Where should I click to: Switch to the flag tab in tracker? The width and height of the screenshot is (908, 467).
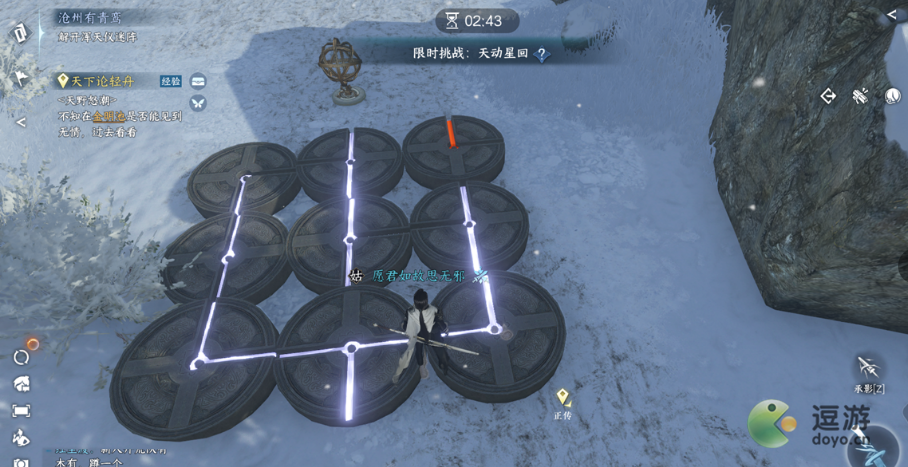(x=21, y=79)
